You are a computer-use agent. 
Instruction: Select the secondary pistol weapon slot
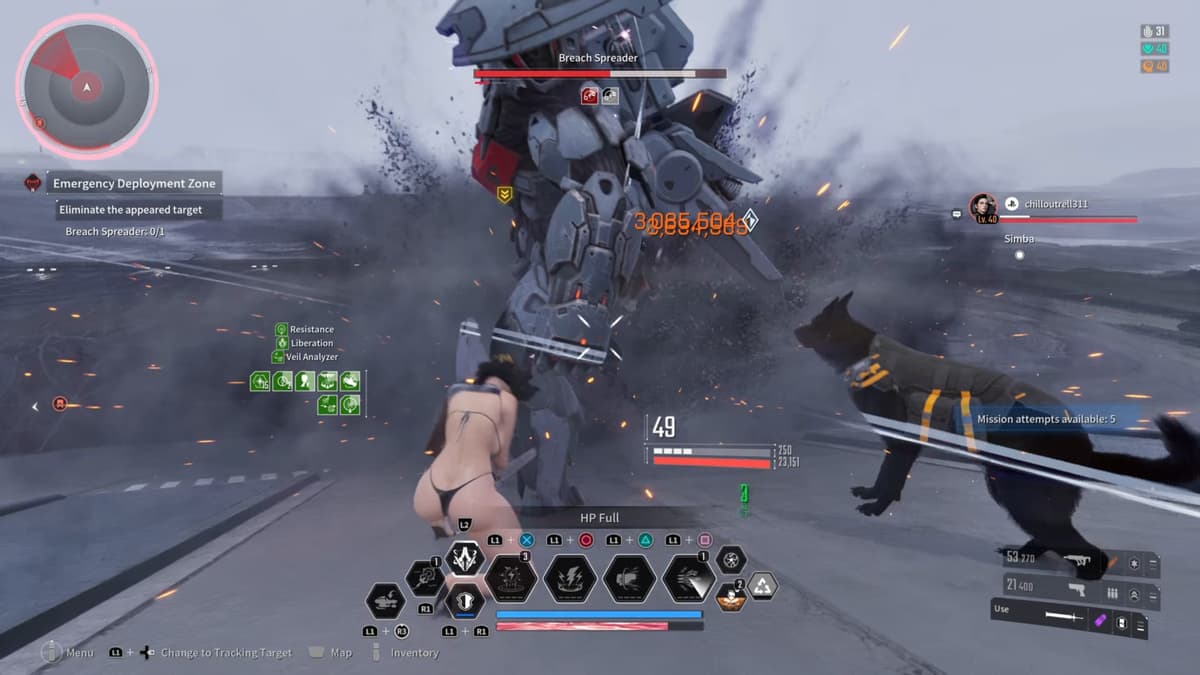(x=1075, y=590)
